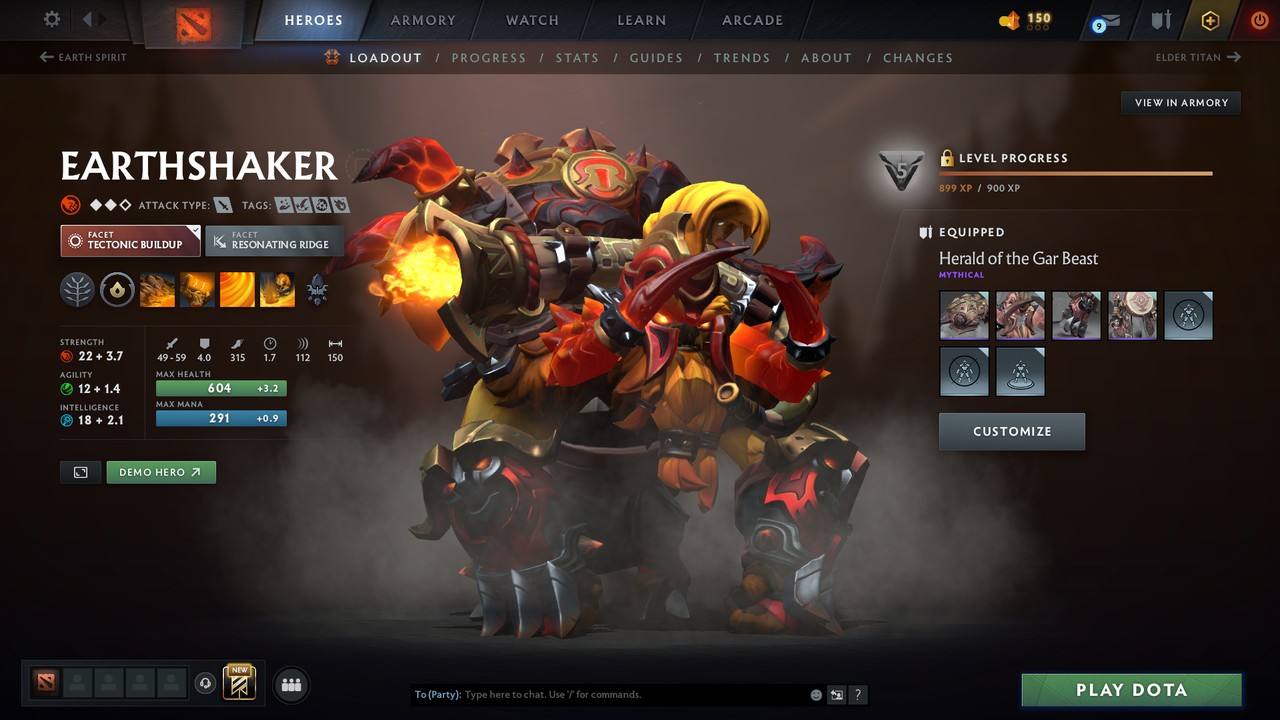This screenshot has width=1280, height=720.
Task: Switch to the STATS tab
Action: point(577,58)
